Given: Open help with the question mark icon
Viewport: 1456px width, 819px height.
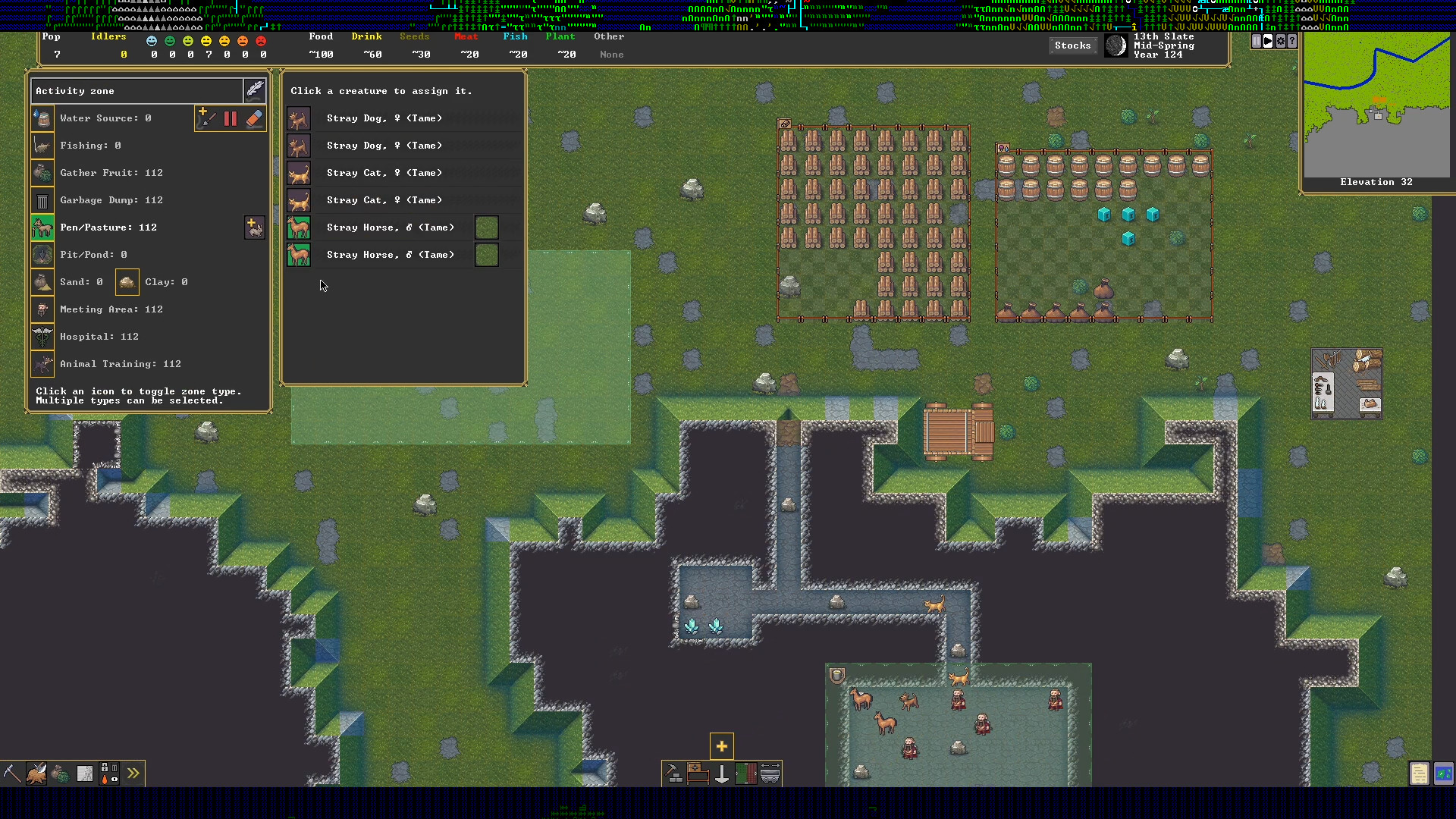Looking at the screenshot, I should pyautogui.click(x=1291, y=41).
